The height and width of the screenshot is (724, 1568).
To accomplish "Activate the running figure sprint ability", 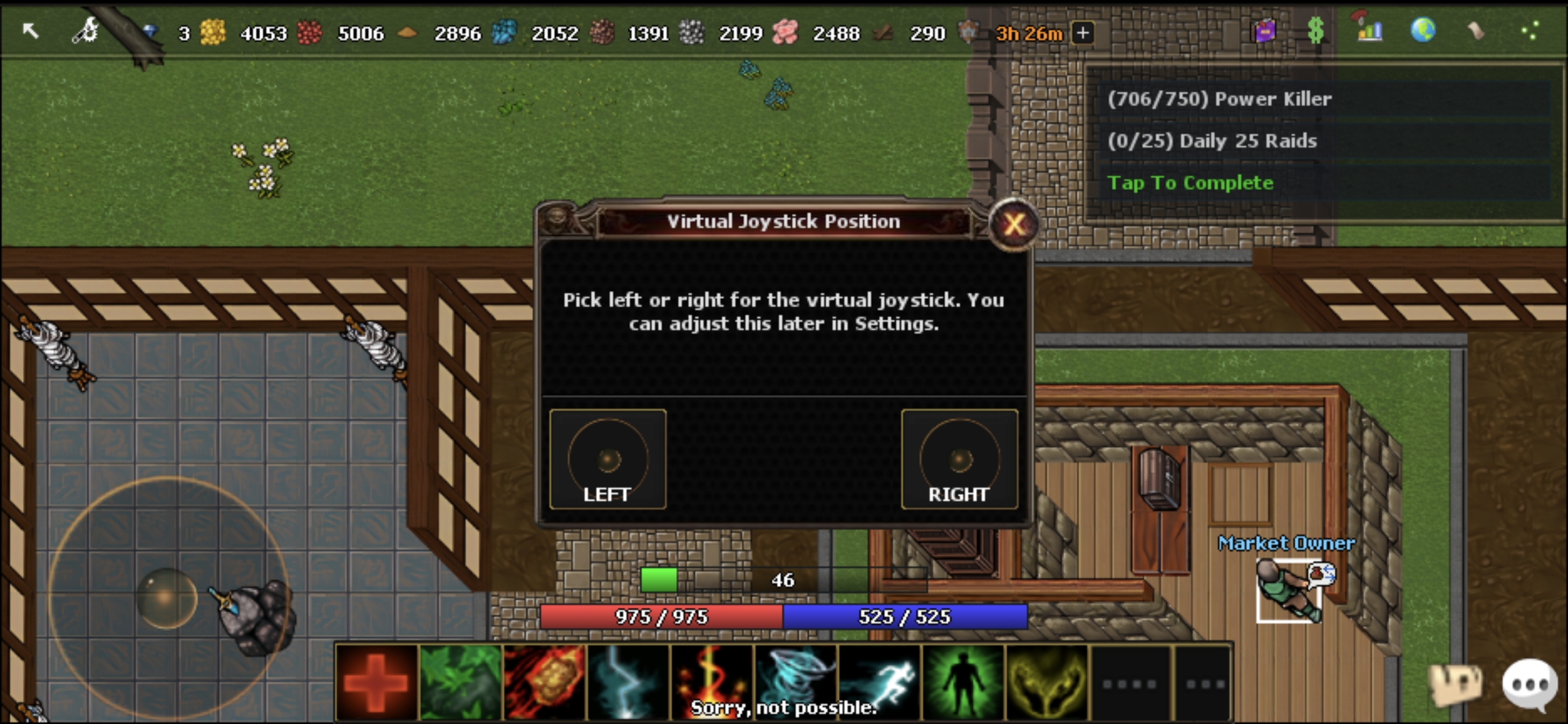I will [879, 682].
